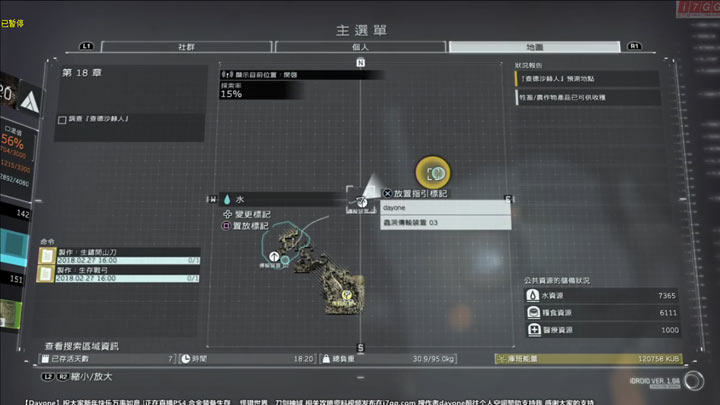
Task: Switch to the 個人 tab
Action: (x=358, y=47)
